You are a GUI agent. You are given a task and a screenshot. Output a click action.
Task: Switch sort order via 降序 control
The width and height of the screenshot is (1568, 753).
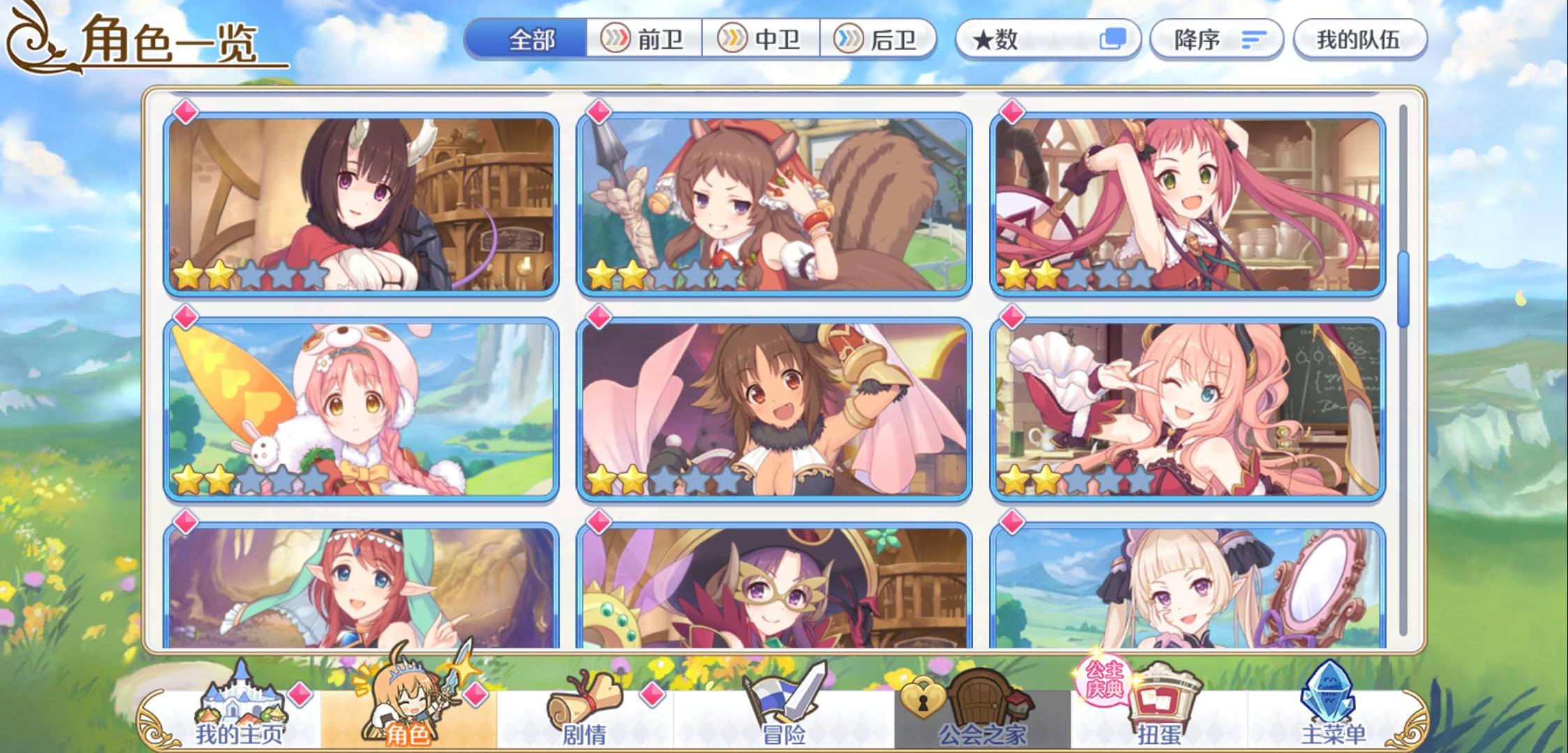pyautogui.click(x=1215, y=40)
